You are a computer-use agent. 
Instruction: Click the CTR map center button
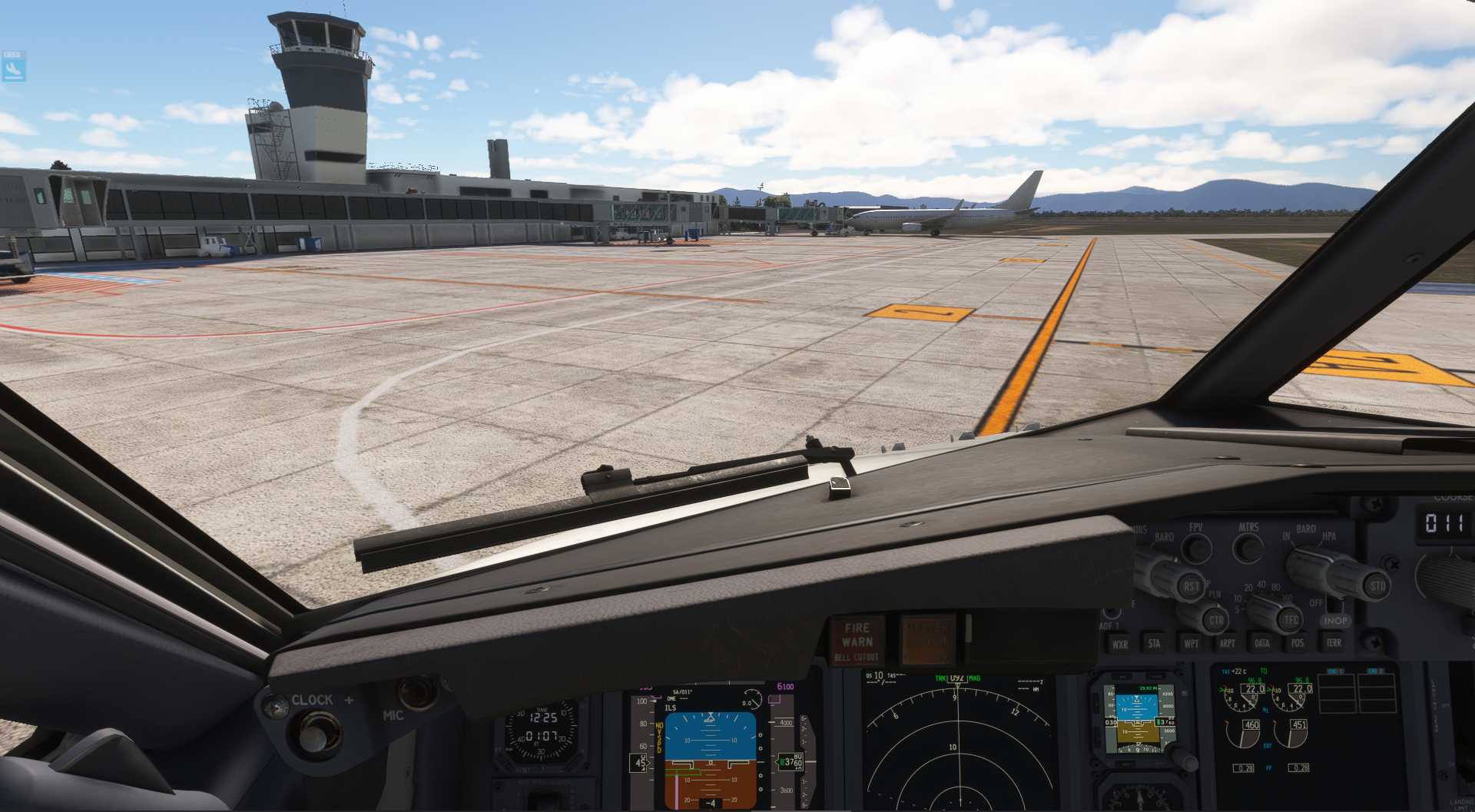[1216, 619]
